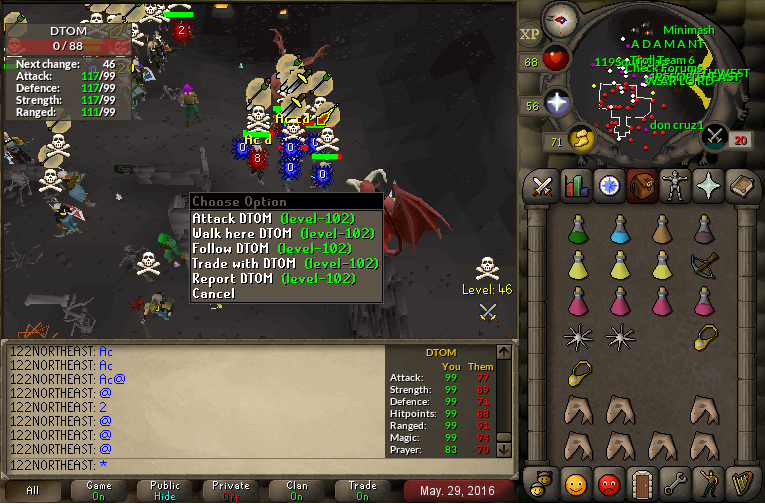Open the Quest List tab
This screenshot has height=504, width=765.
(608, 186)
